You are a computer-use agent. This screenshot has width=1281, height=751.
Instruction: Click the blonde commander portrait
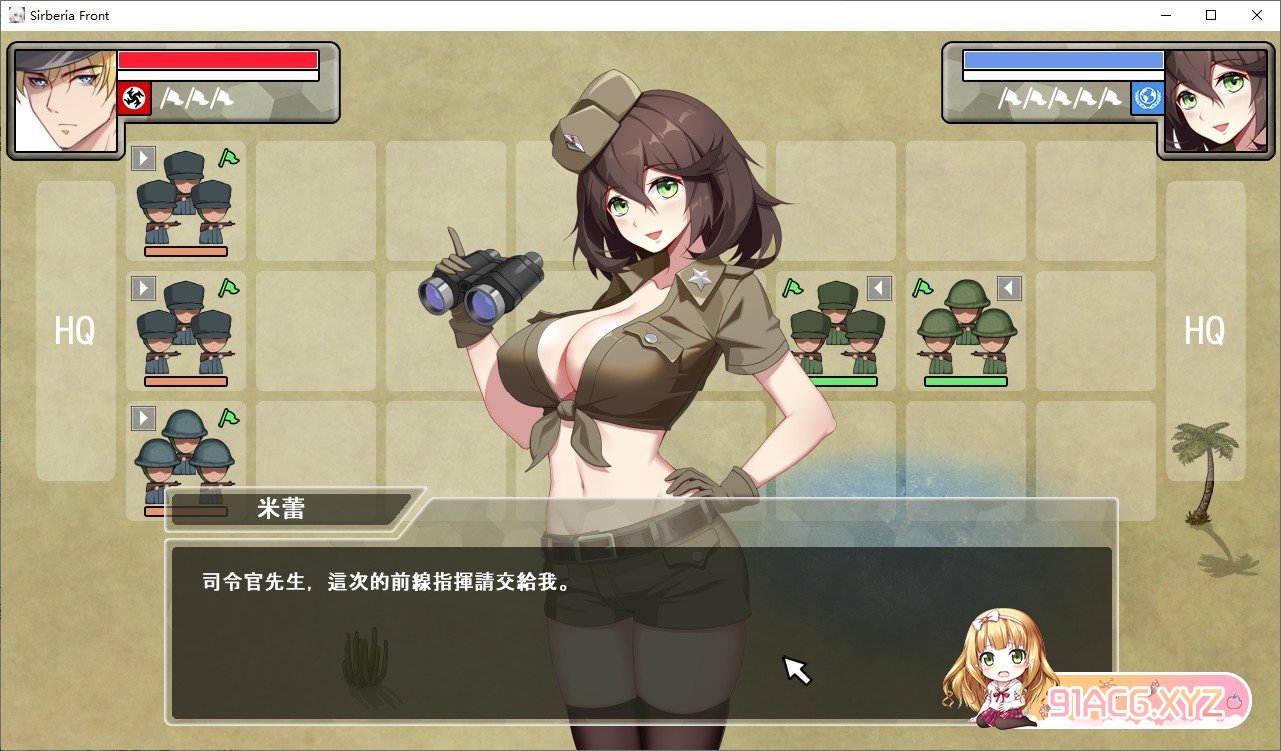tap(65, 100)
